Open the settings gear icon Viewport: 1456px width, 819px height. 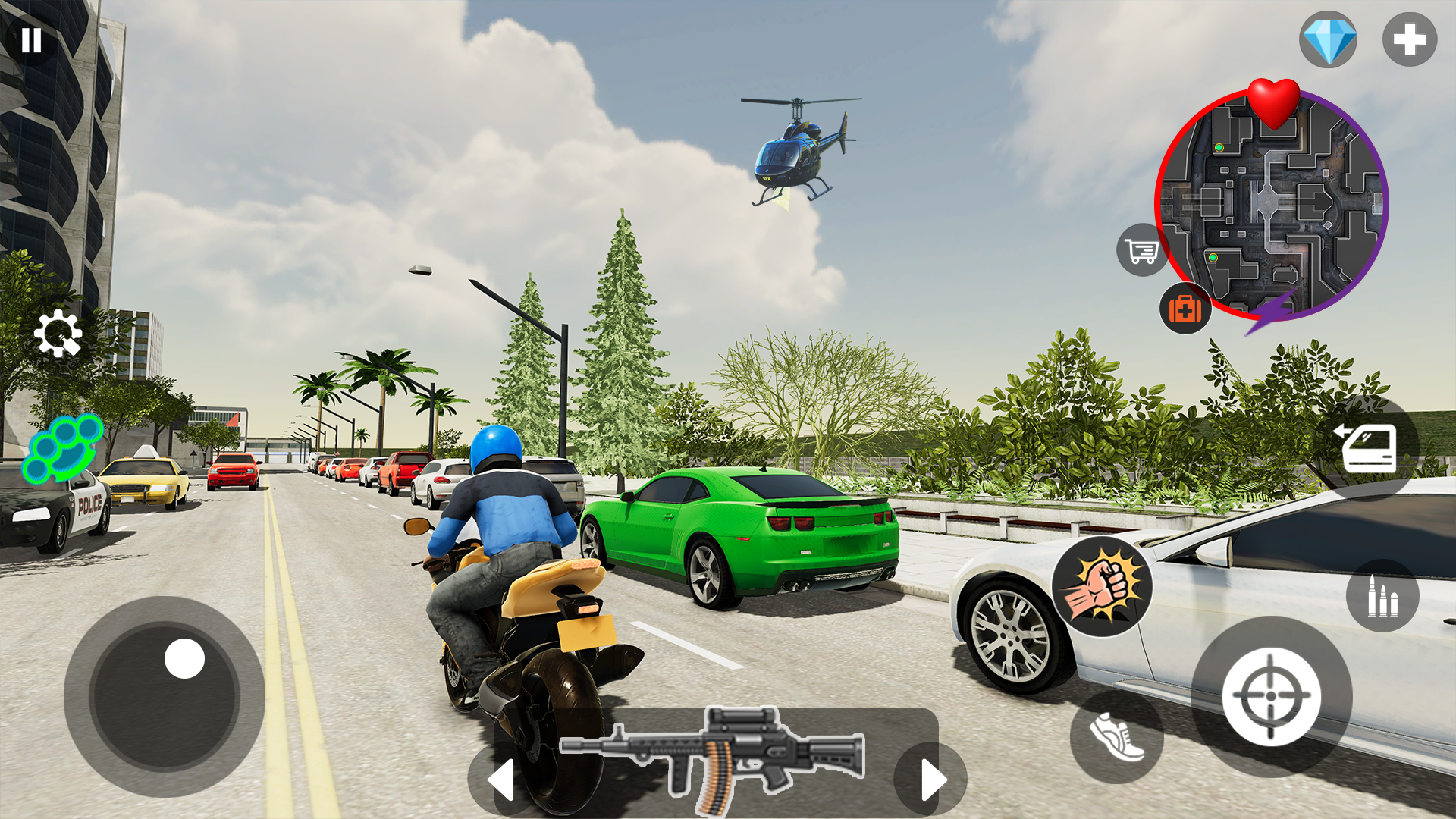60,334
